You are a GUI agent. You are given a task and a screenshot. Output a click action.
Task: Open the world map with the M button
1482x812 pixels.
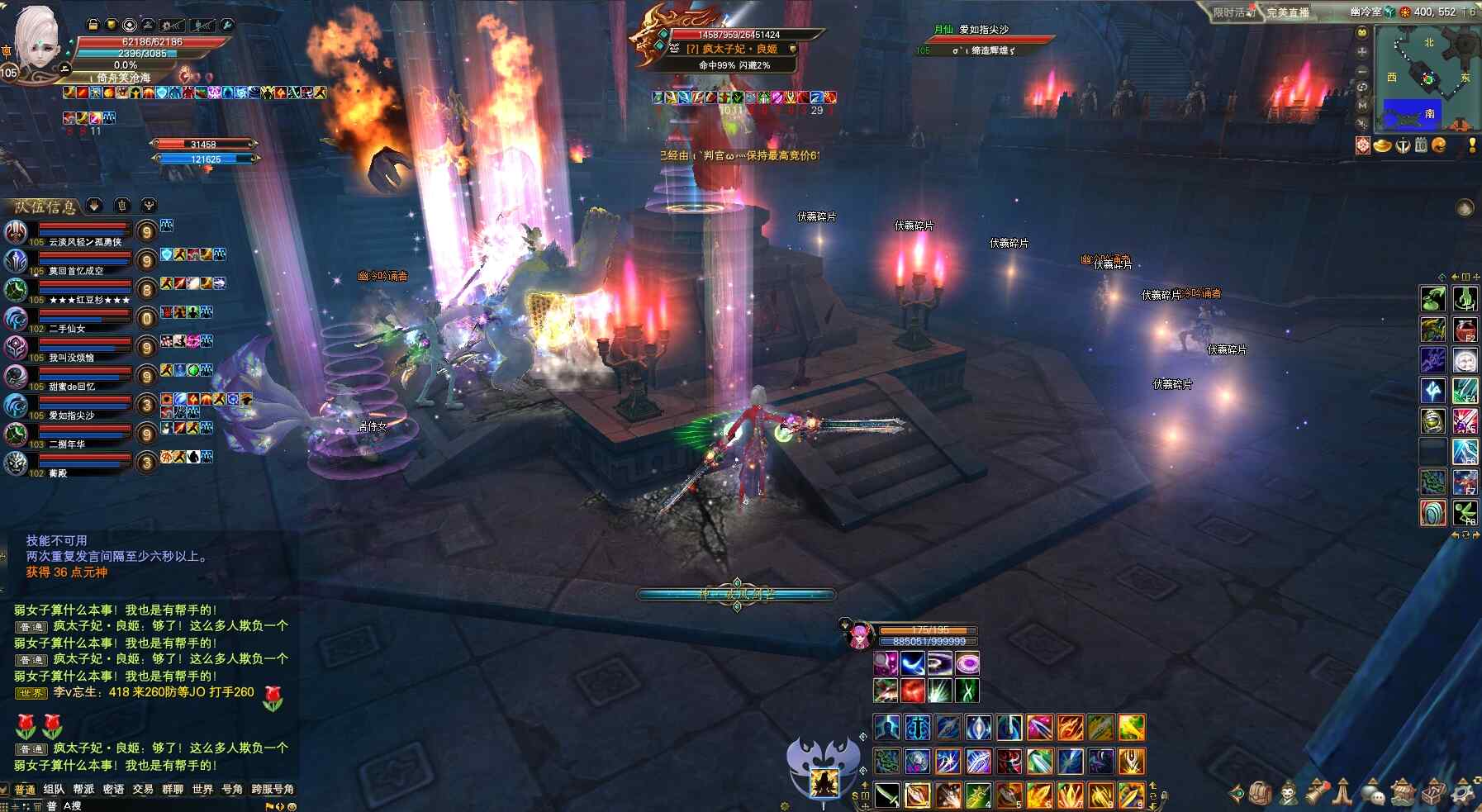(x=1362, y=106)
